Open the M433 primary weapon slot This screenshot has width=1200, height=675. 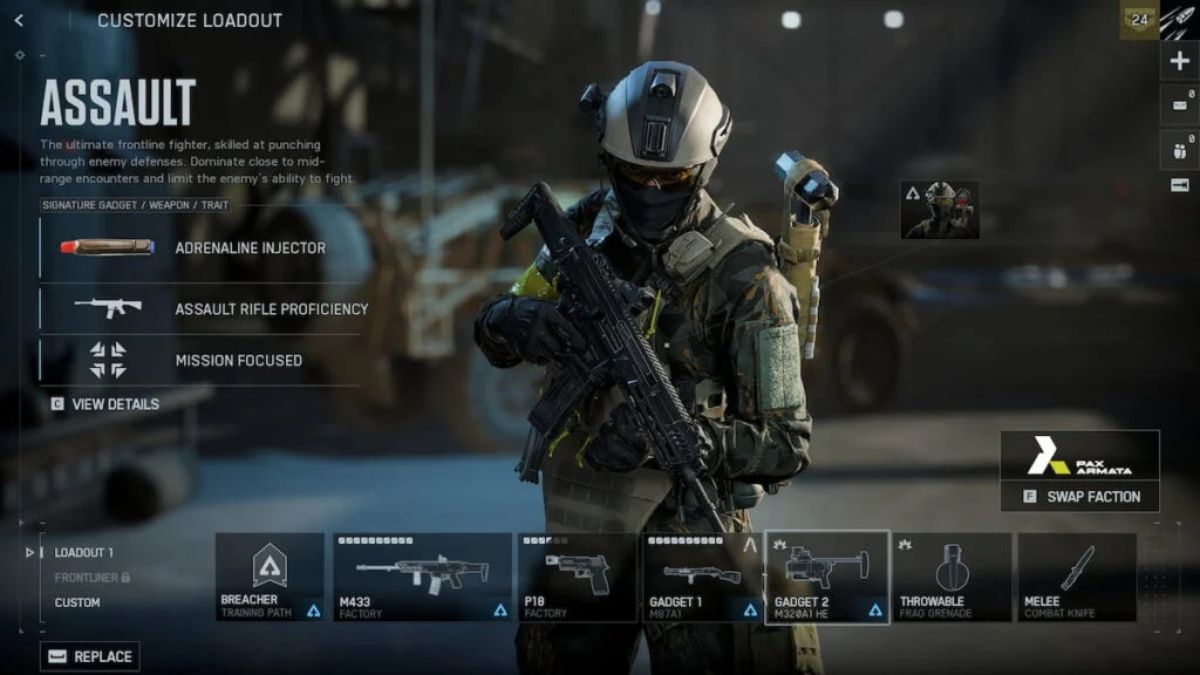[422, 577]
